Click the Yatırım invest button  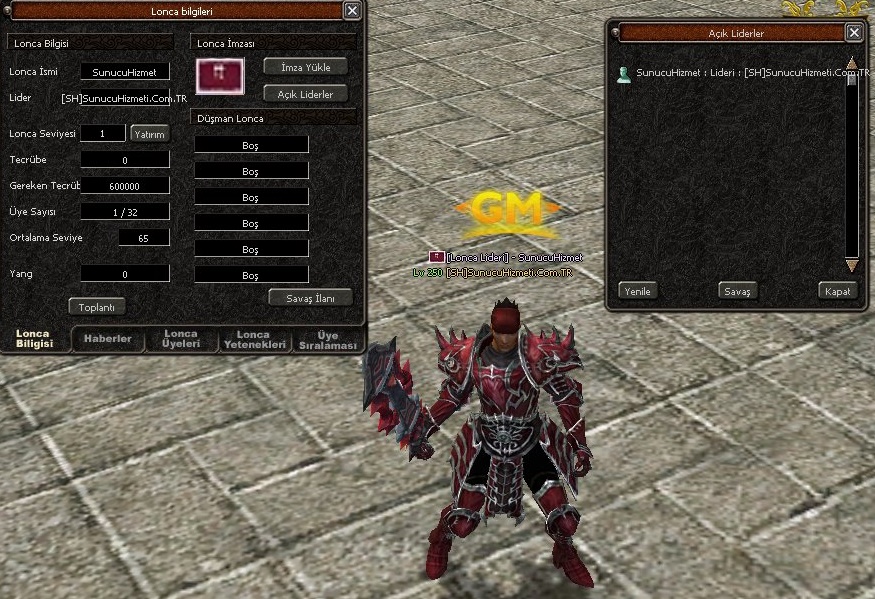point(150,134)
